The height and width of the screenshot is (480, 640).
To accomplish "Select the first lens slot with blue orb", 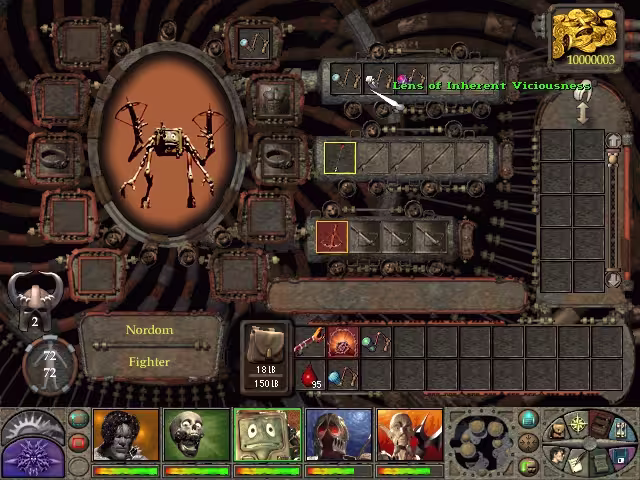I will [x=346, y=79].
